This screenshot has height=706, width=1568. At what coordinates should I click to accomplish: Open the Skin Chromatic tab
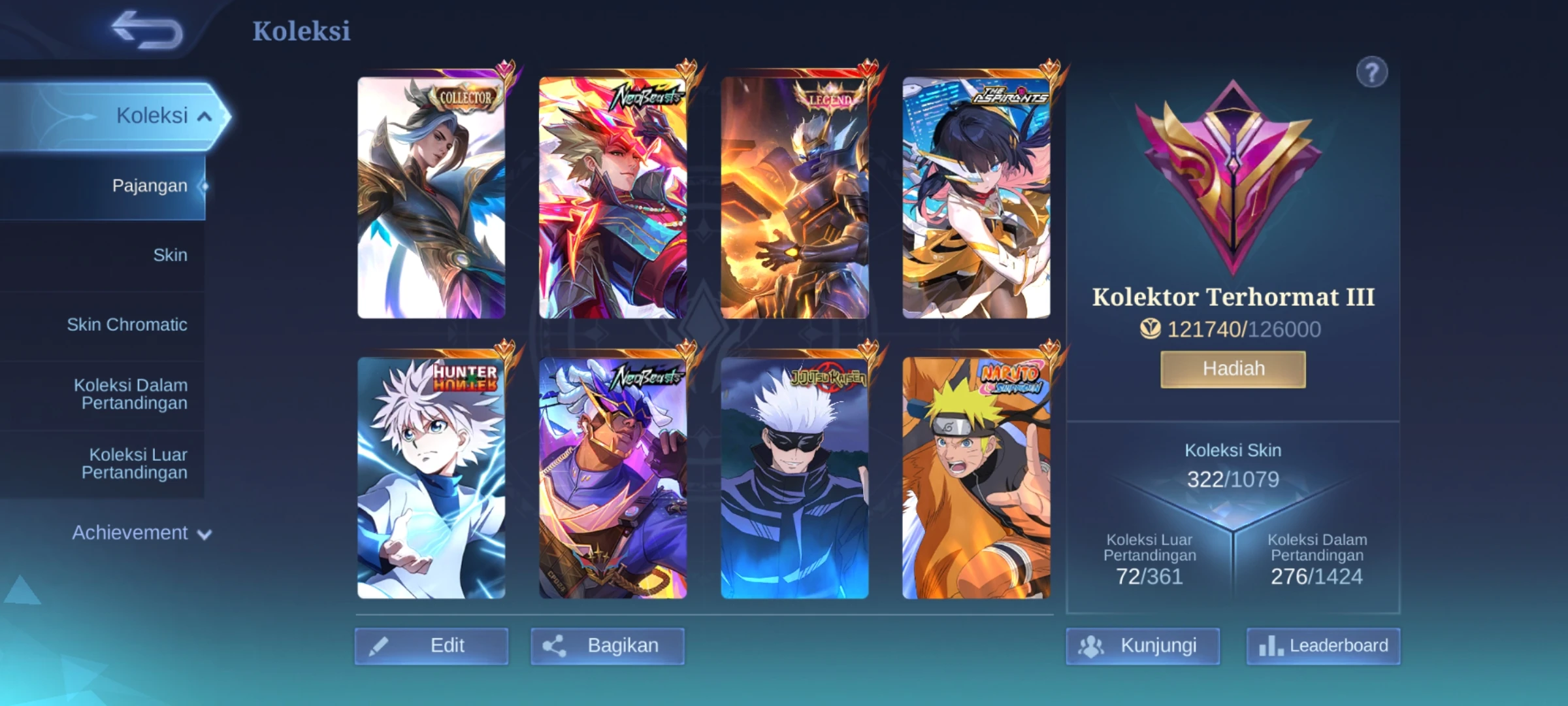coord(127,325)
